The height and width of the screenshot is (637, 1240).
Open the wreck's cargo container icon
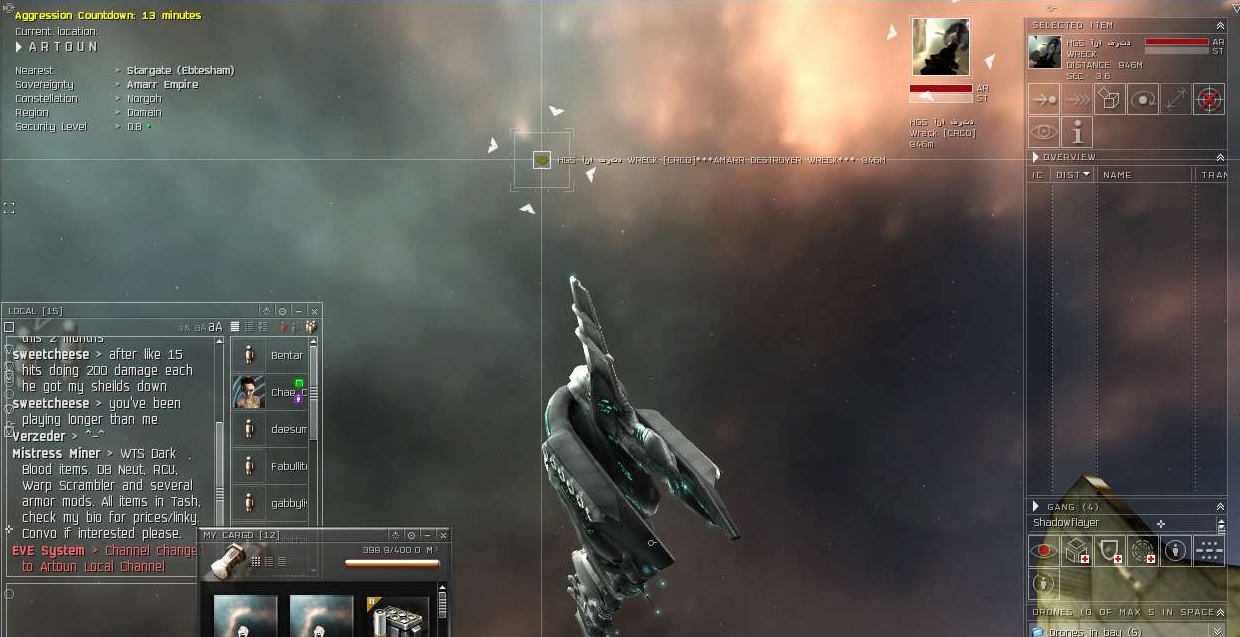[1110, 99]
